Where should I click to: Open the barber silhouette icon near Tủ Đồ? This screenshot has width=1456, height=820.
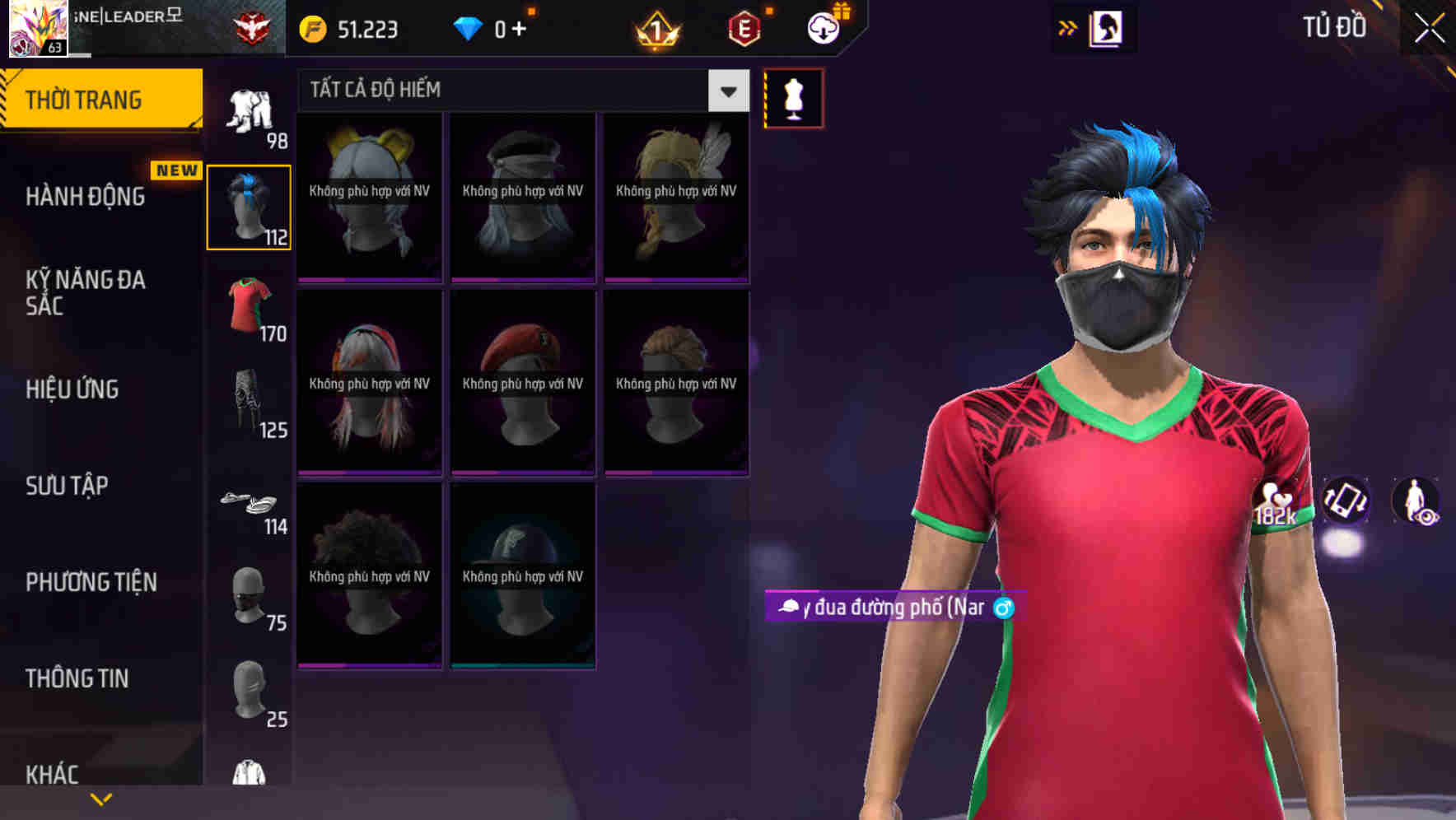tap(1104, 27)
